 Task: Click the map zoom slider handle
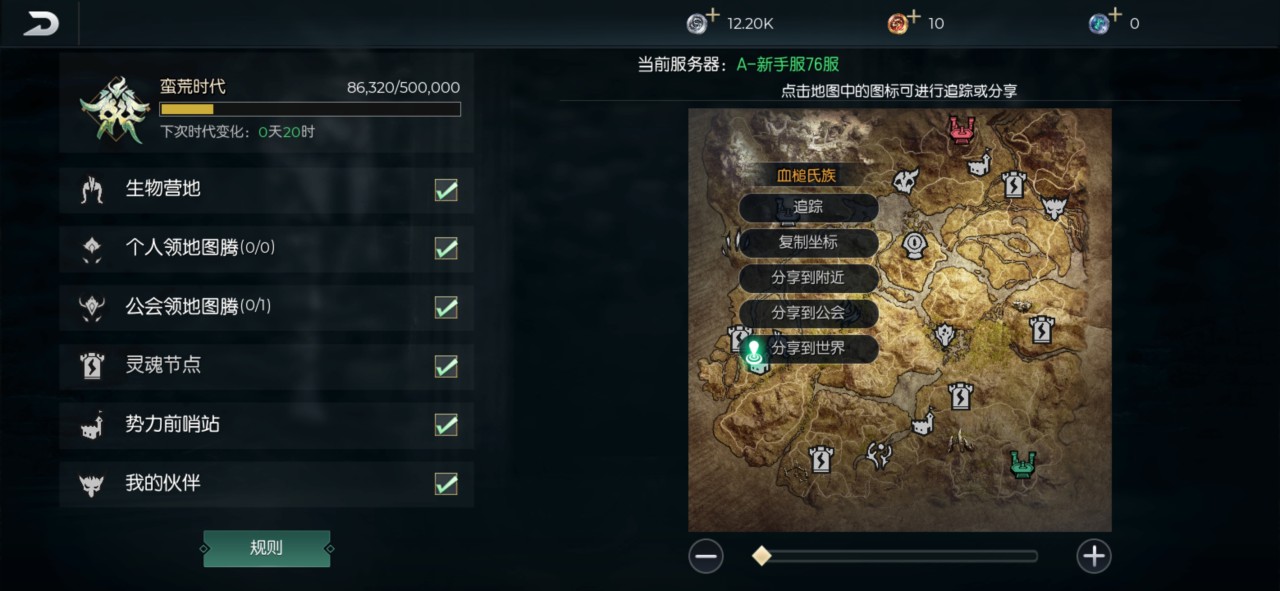[x=762, y=556]
